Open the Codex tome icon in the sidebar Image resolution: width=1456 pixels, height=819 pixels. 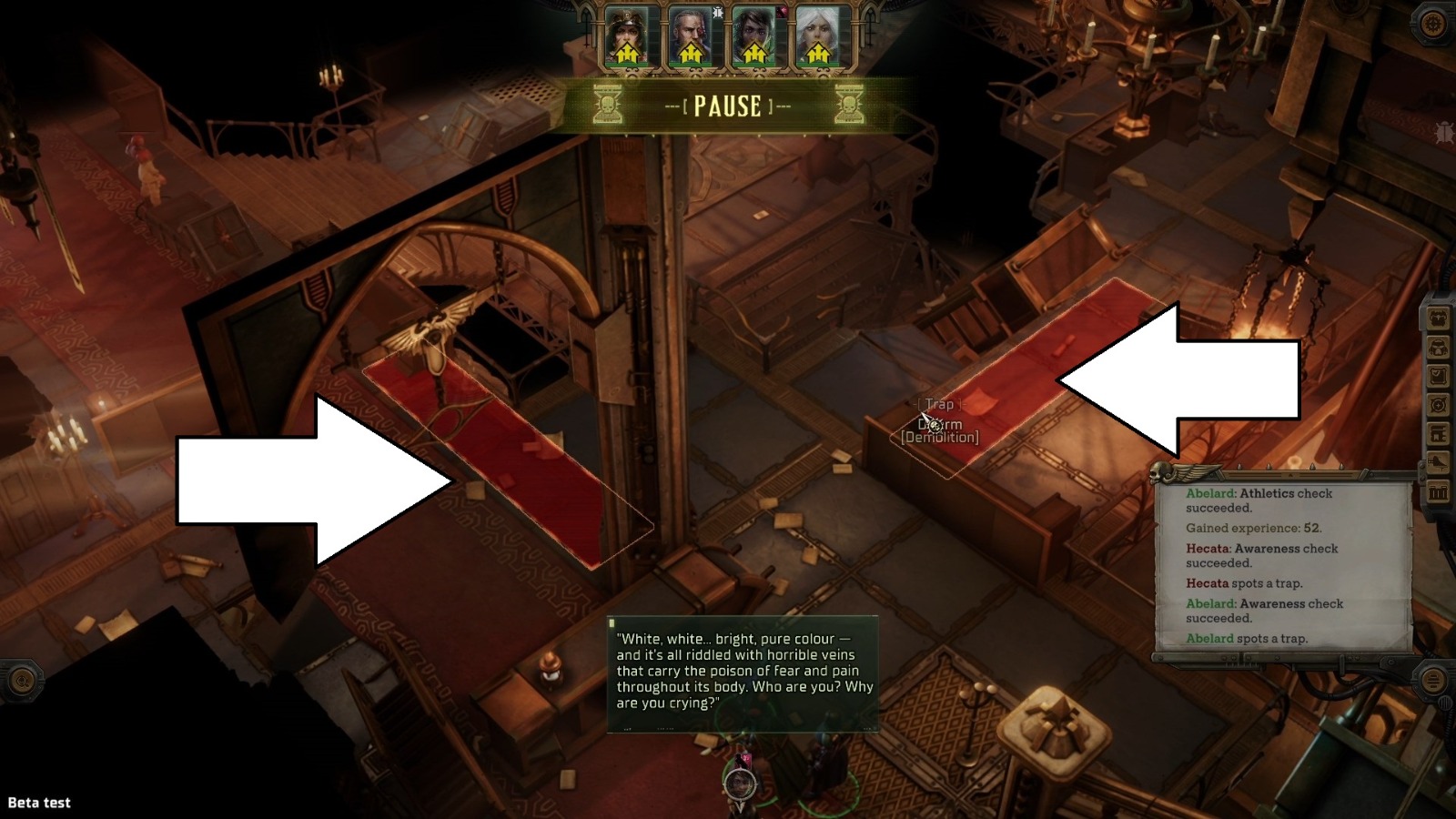tap(1437, 430)
